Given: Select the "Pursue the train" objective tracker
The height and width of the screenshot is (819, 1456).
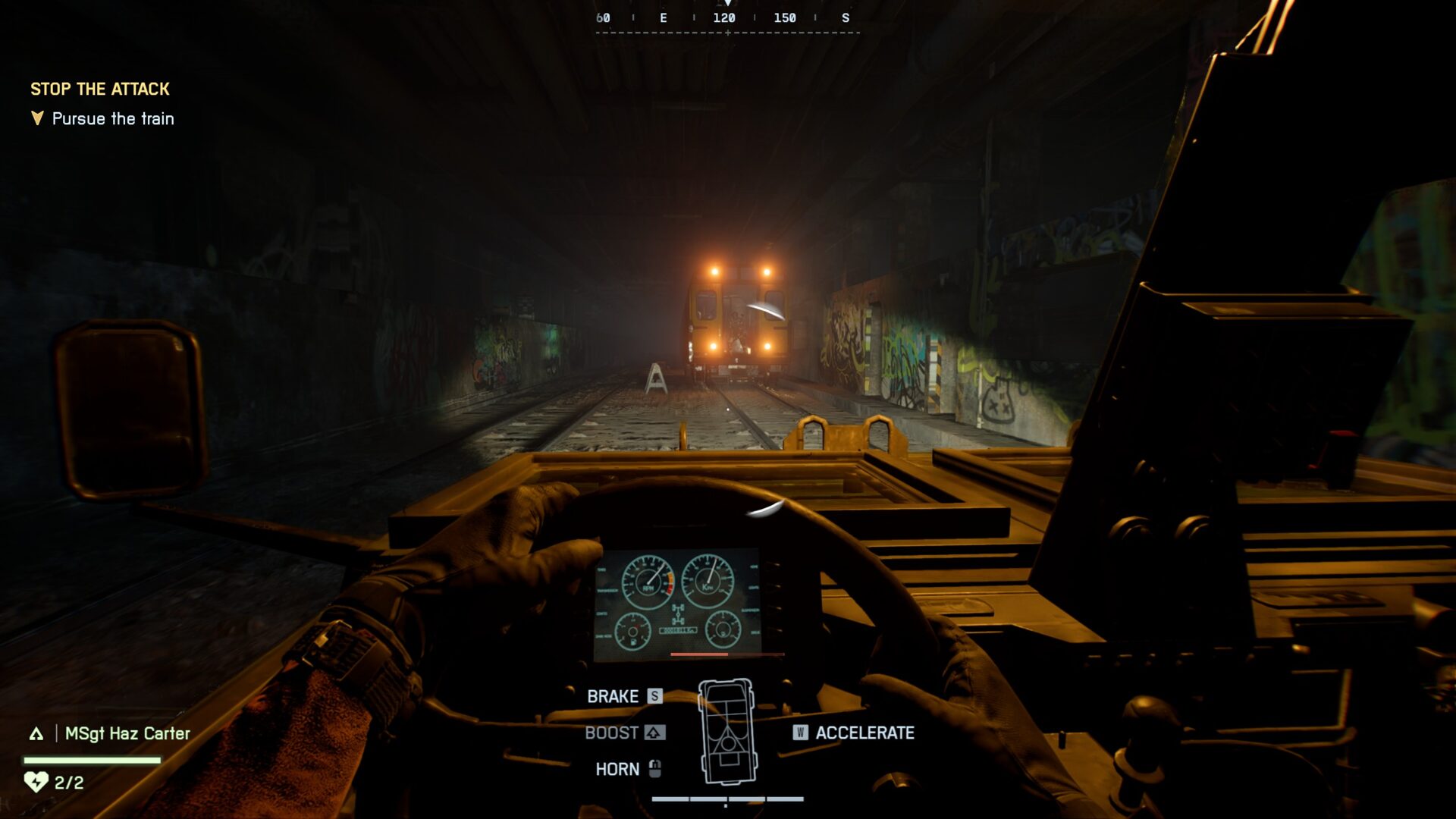Looking at the screenshot, I should tap(112, 119).
